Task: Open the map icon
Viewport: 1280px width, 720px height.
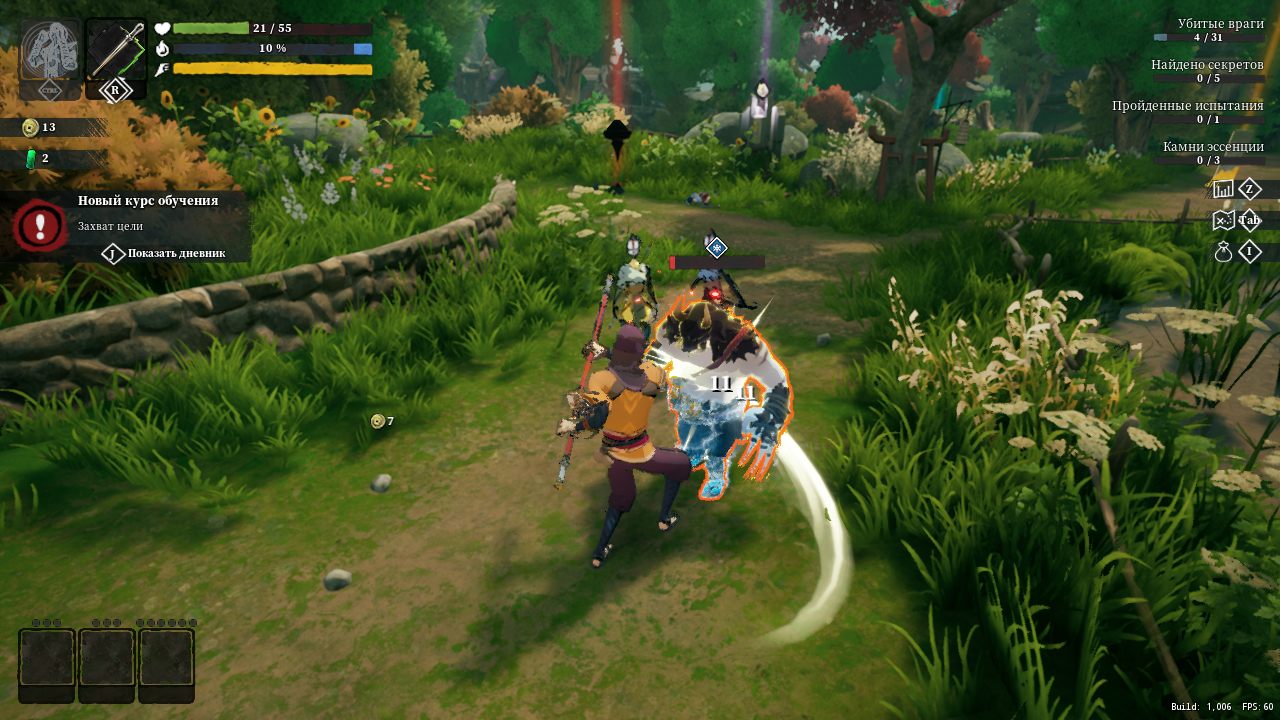Action: (x=1223, y=220)
